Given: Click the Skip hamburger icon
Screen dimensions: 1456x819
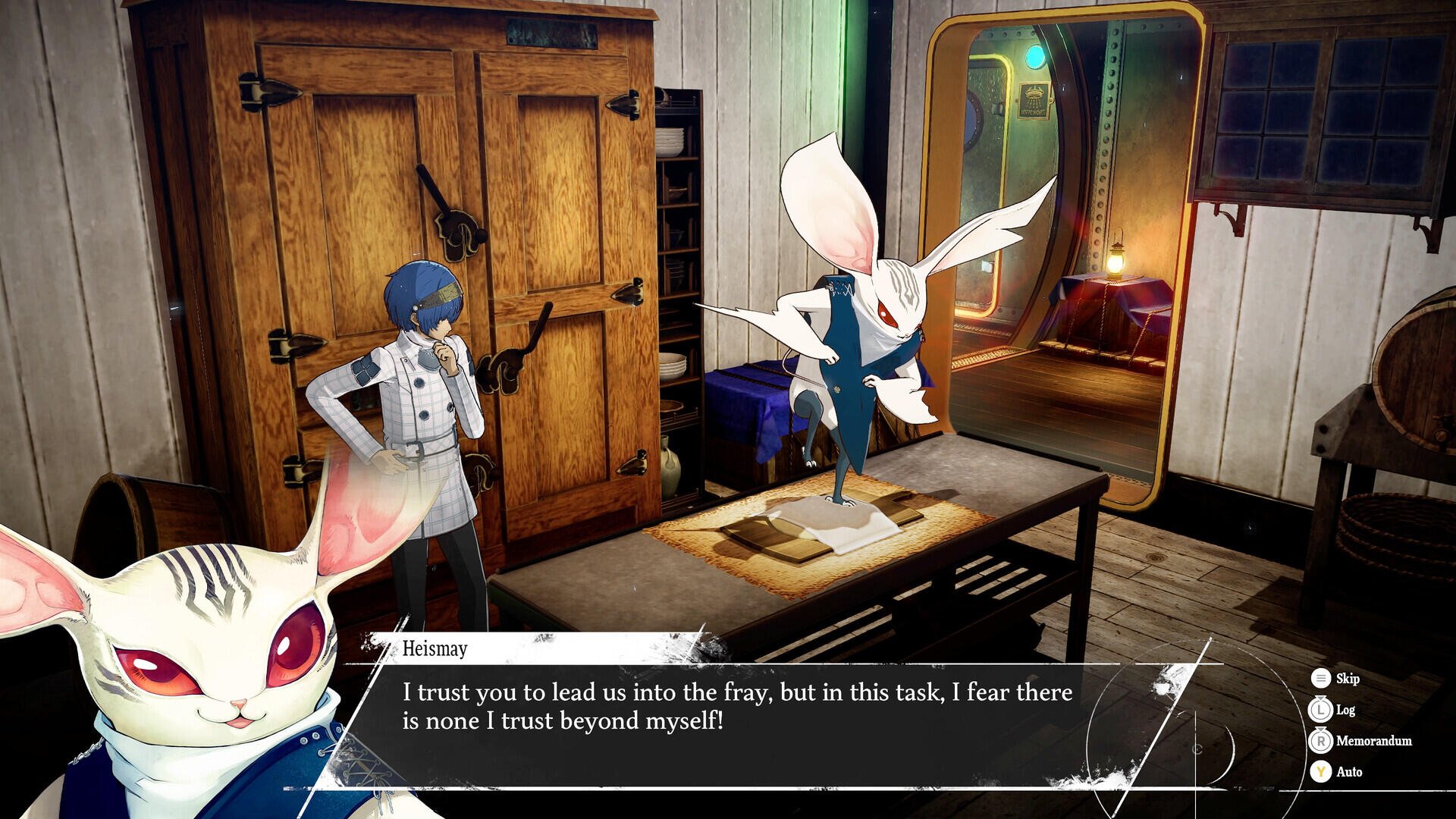Looking at the screenshot, I should [x=1321, y=679].
